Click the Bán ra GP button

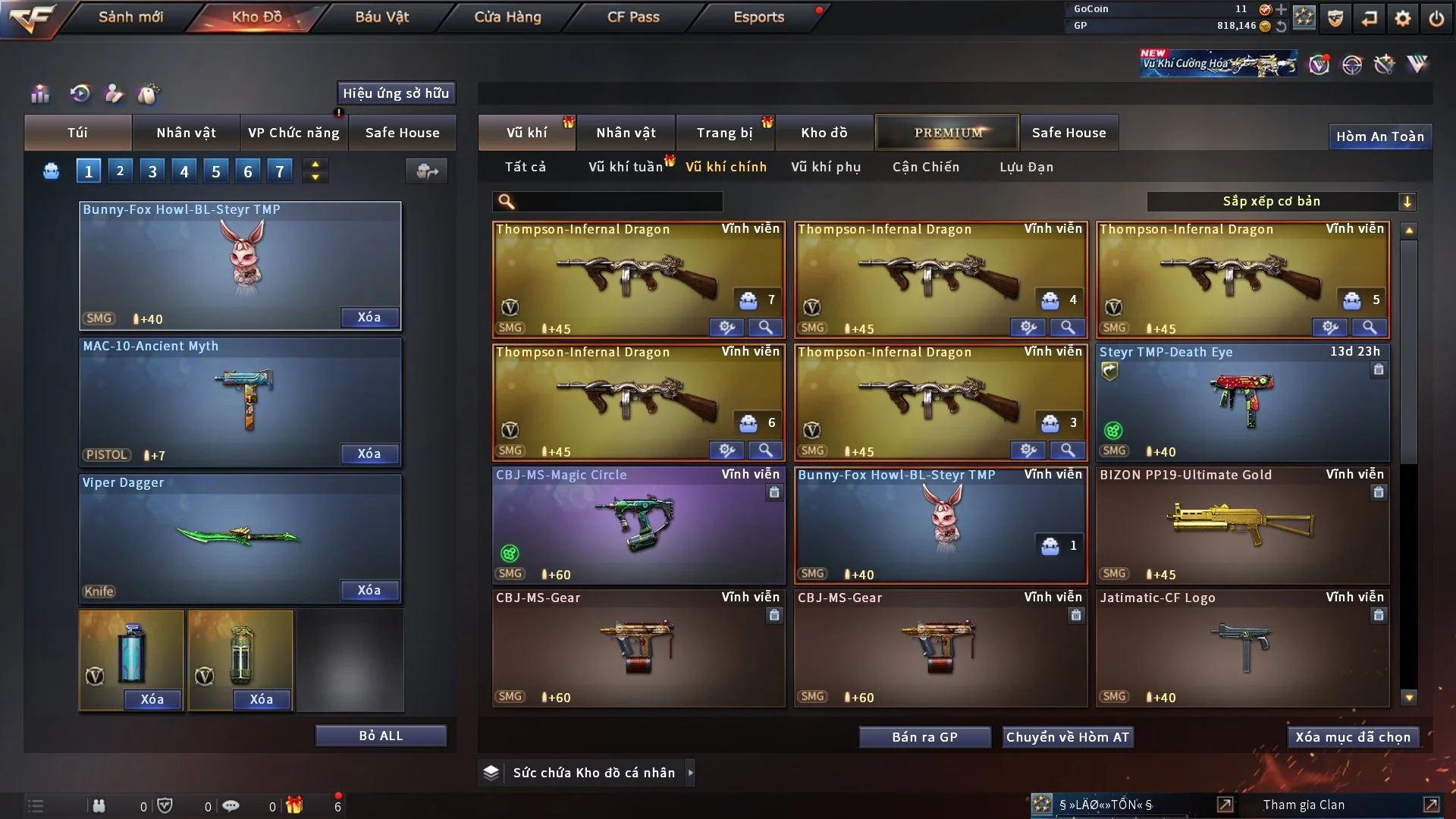coord(924,737)
